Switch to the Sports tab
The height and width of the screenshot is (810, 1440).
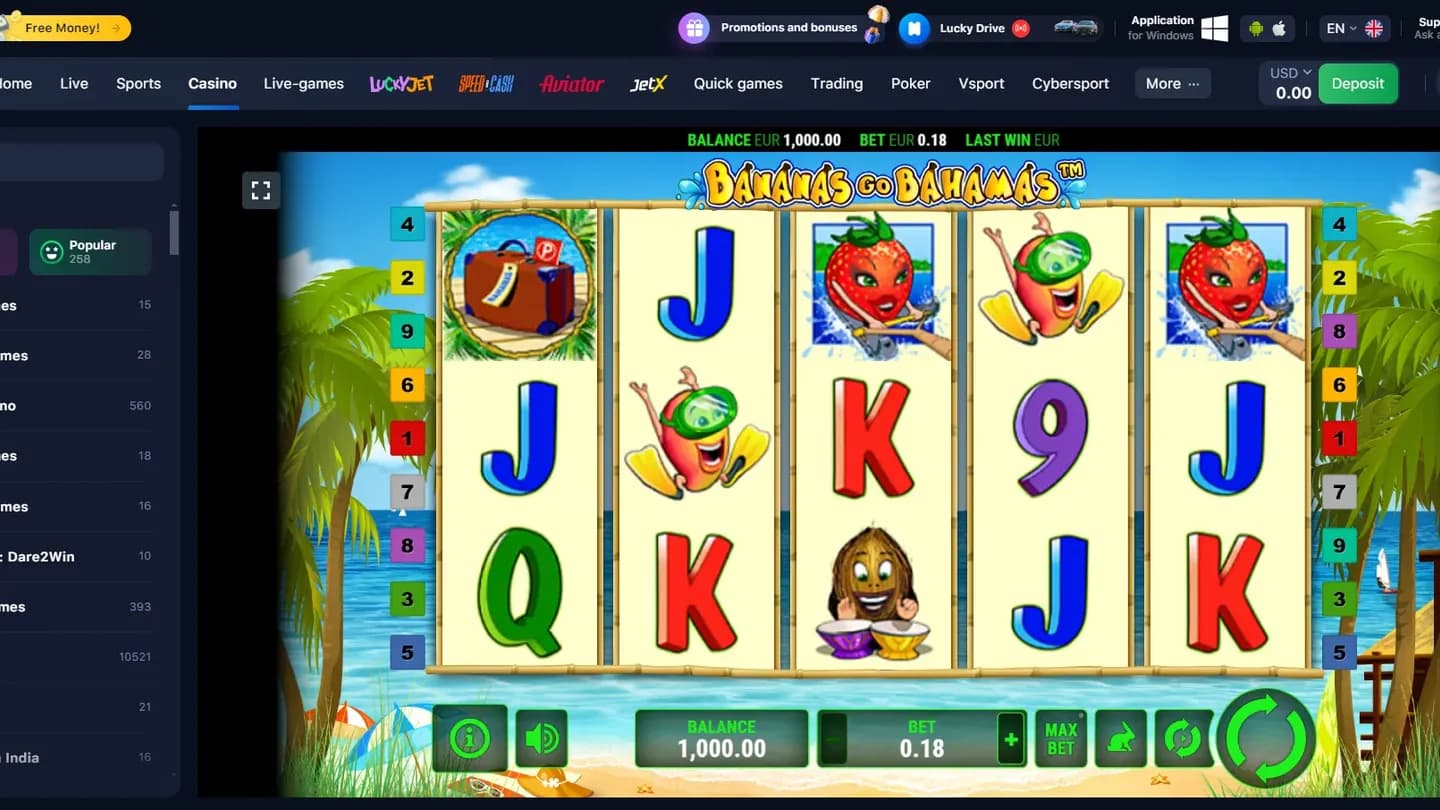(138, 83)
